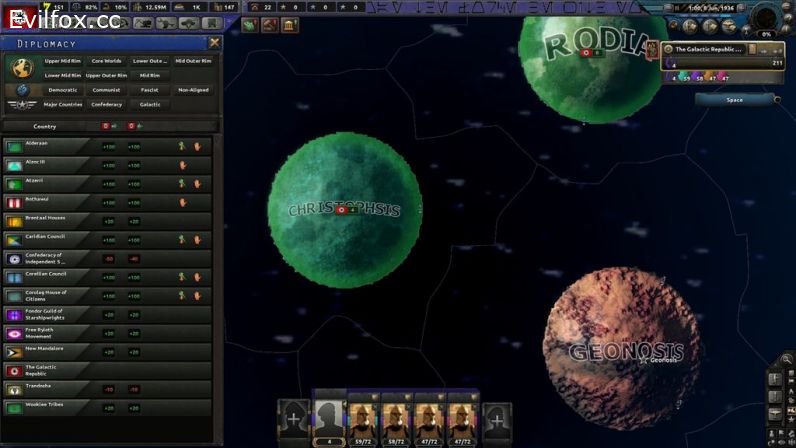Choose the Non-Aligned filter
This screenshot has height=448, width=796.
[x=193, y=90]
